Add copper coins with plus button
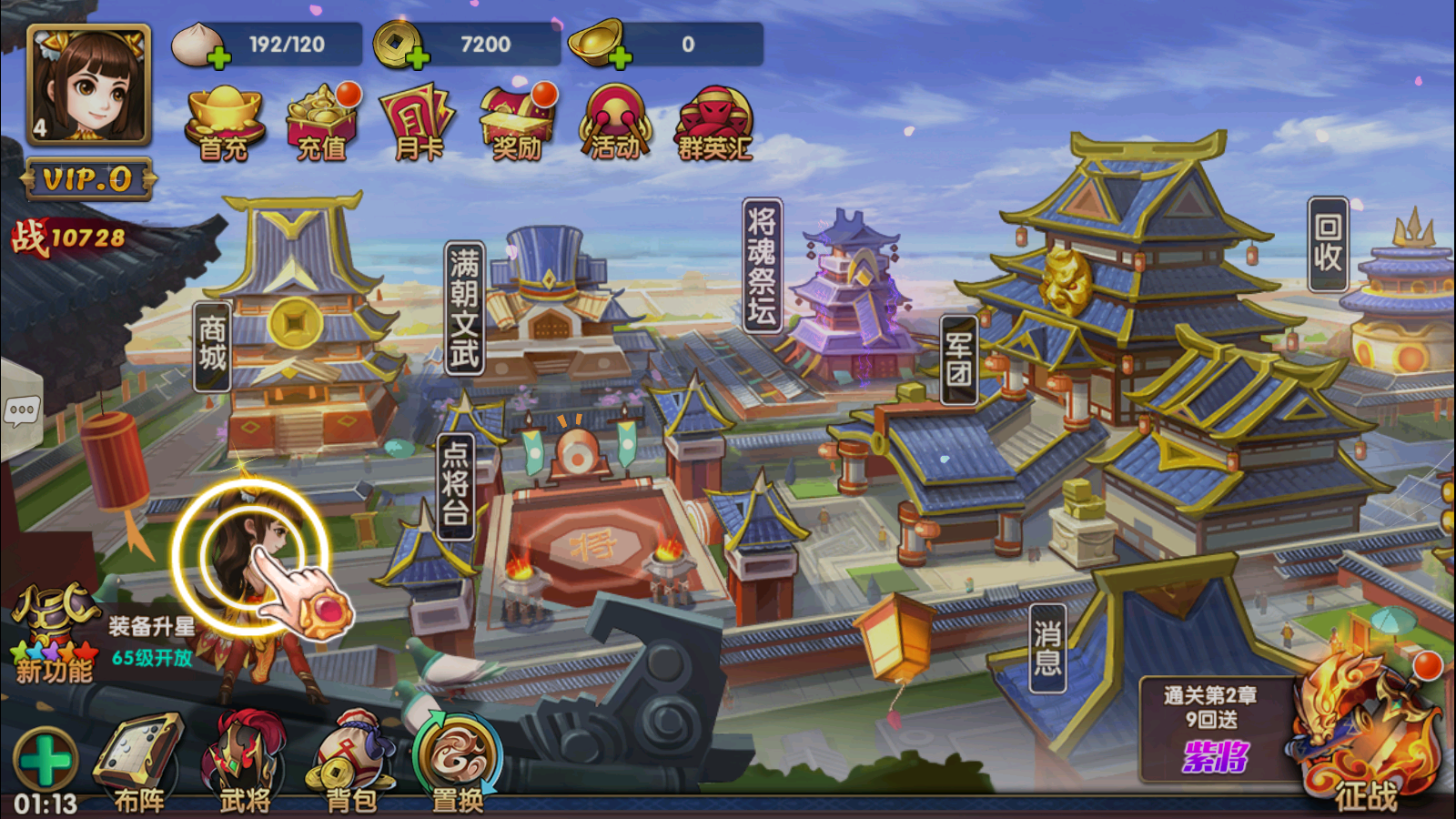This screenshot has height=819, width=1456. click(417, 59)
